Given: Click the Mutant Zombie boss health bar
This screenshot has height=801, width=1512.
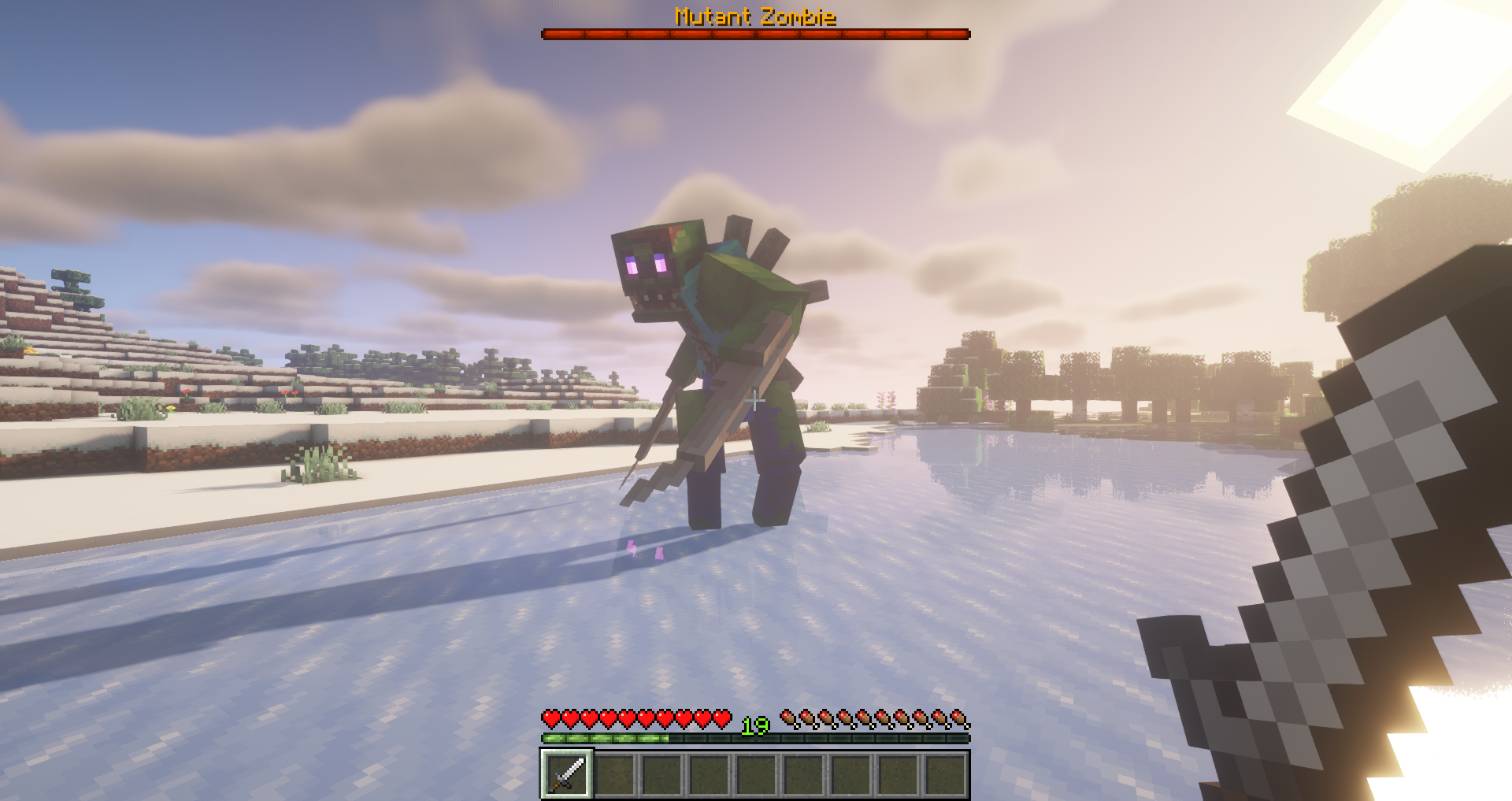Looking at the screenshot, I should pyautogui.click(x=754, y=33).
